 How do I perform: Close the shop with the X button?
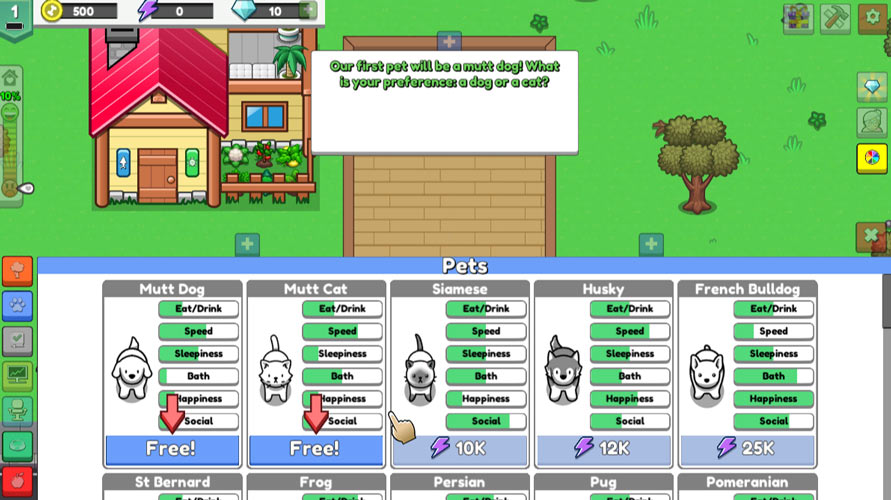(872, 237)
